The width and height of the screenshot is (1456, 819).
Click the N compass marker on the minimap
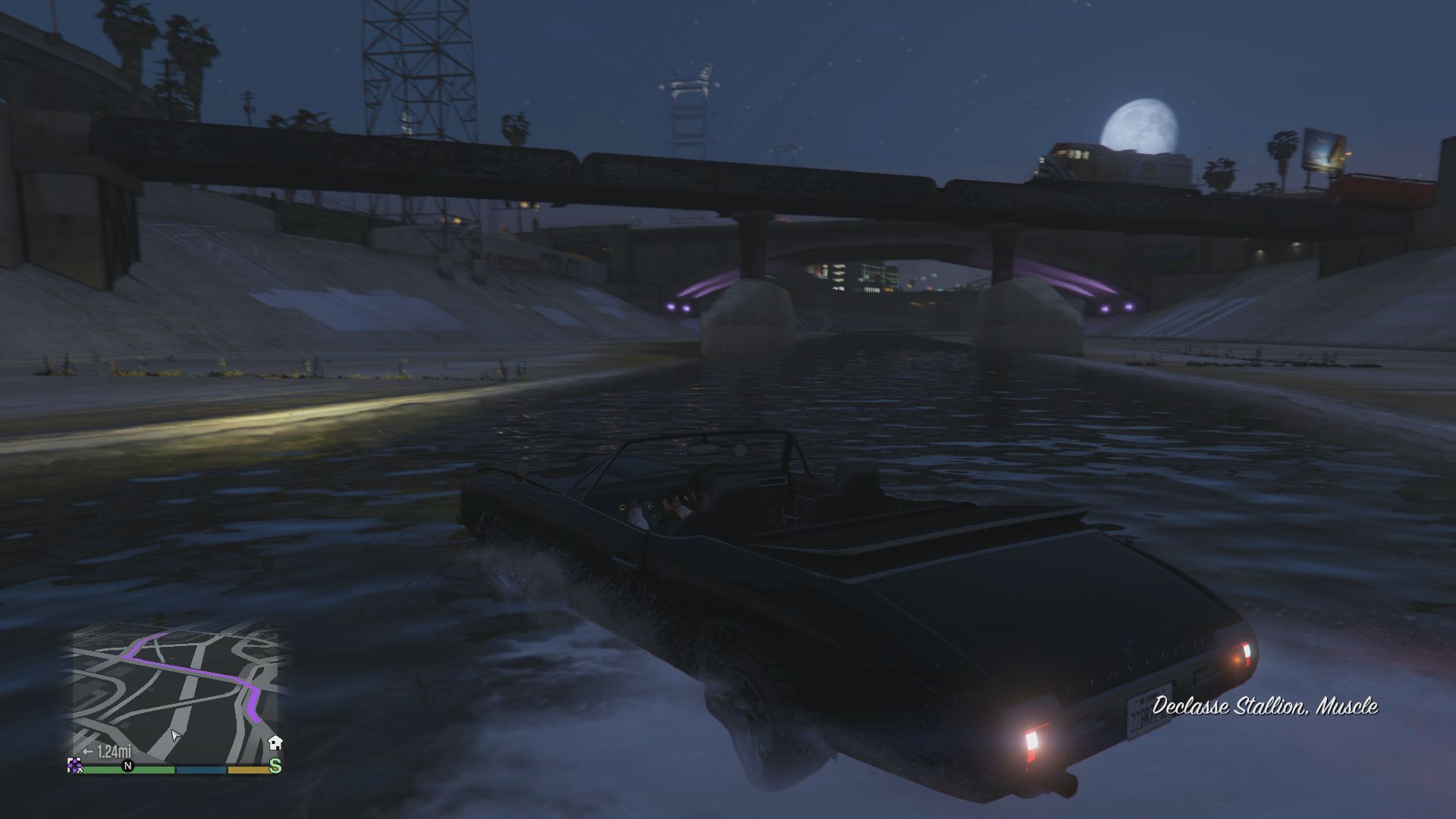tap(127, 766)
